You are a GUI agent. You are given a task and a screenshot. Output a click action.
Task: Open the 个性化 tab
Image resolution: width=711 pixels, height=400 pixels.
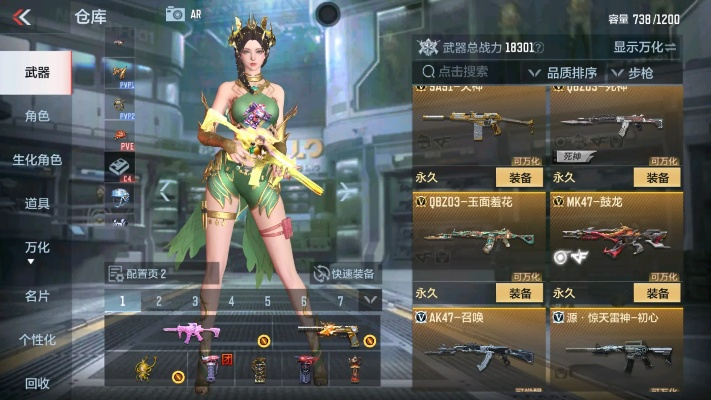[37, 340]
